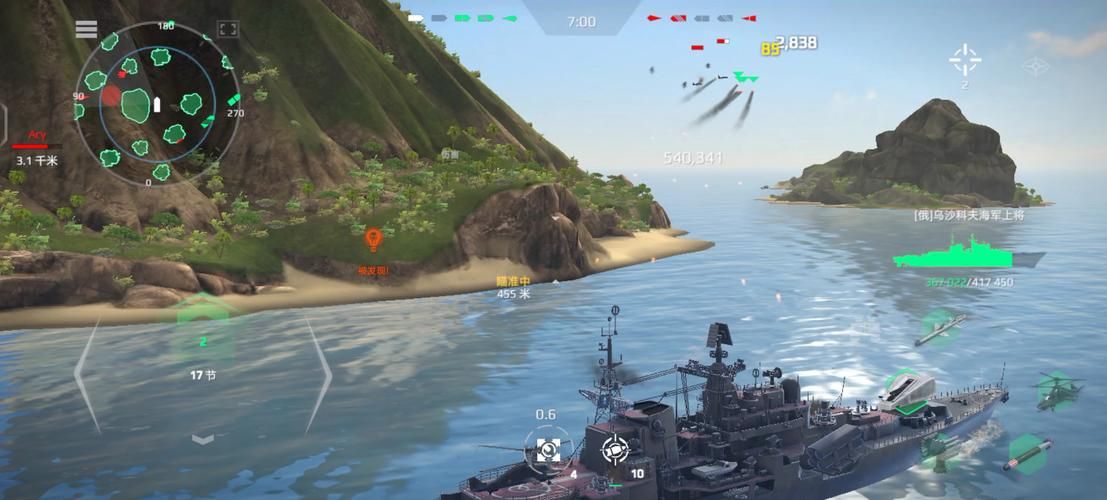Decrease speed with the down chevron
The height and width of the screenshot is (500, 1107).
pos(203,438)
